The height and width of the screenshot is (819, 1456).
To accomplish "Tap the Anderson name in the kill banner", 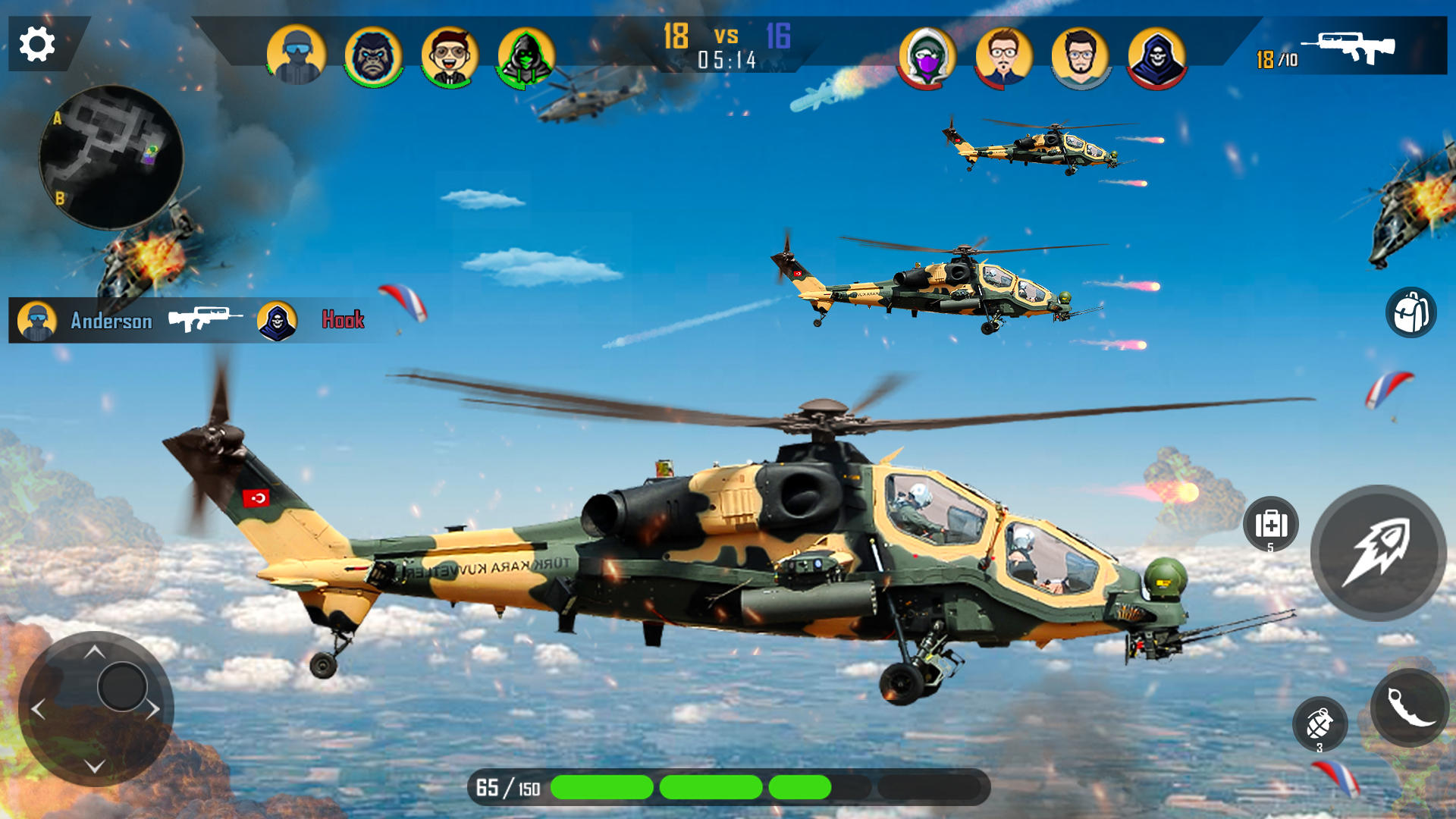I will (111, 321).
